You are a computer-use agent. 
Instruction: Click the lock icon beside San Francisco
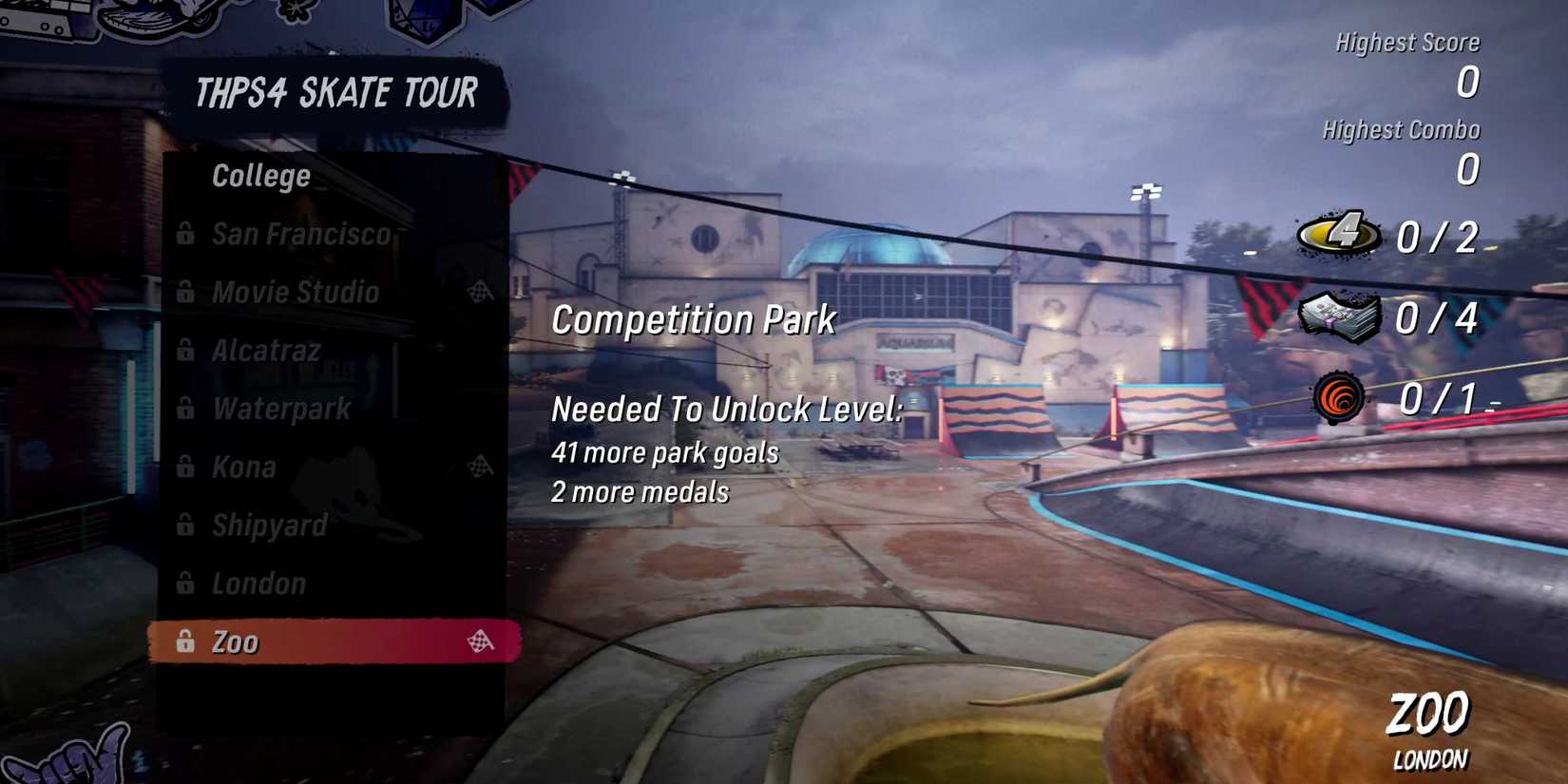(x=184, y=234)
